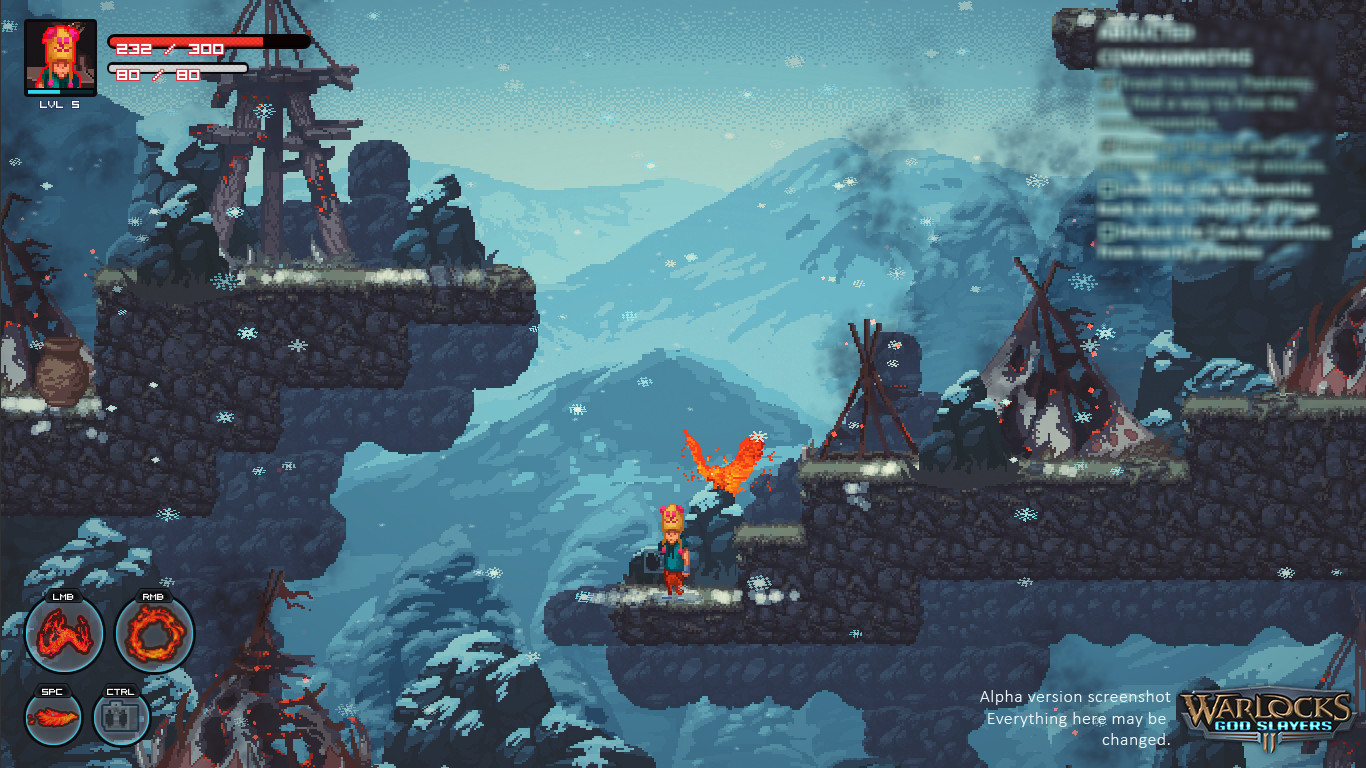Open the CTRL backpack ability icon
The width and height of the screenshot is (1366, 768).
click(x=120, y=715)
